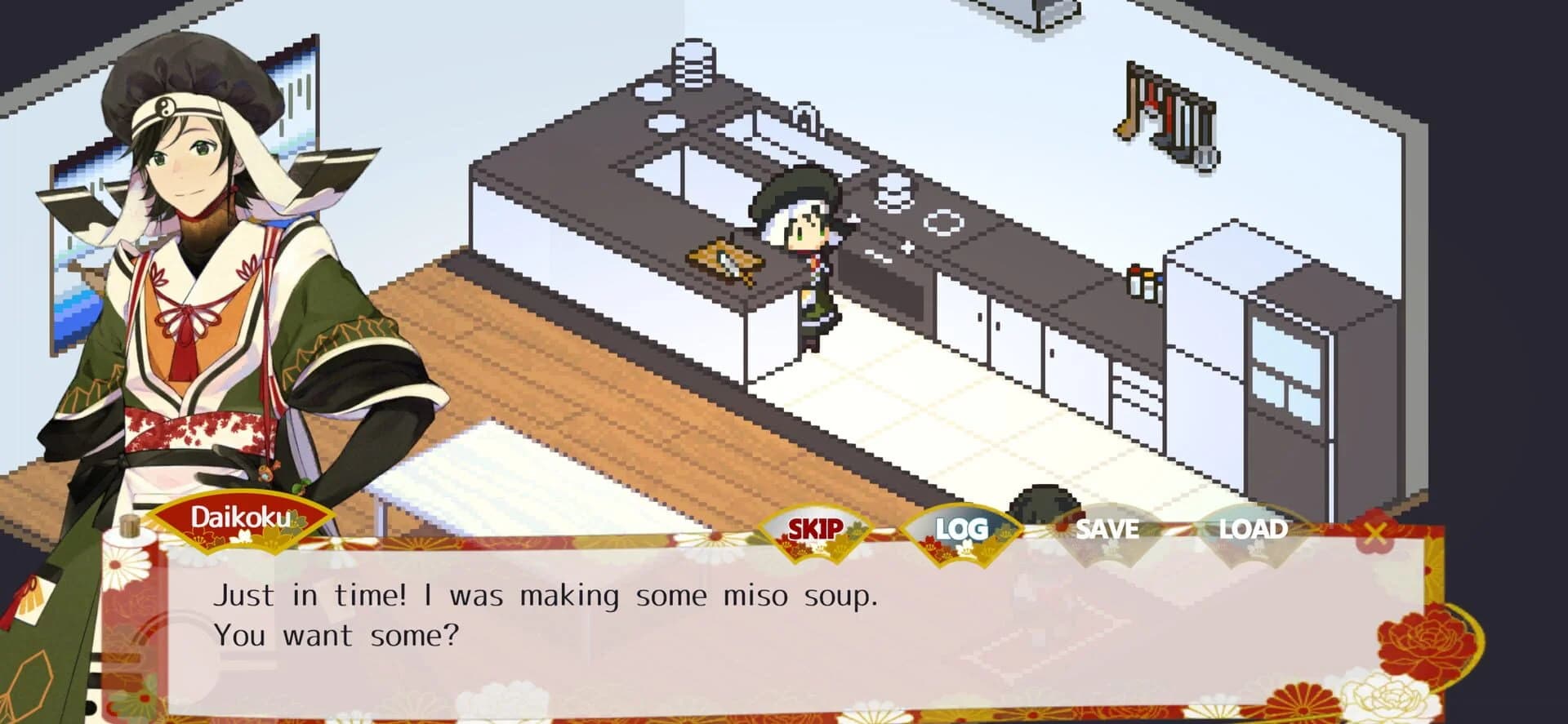Image resolution: width=1568 pixels, height=724 pixels.
Task: Open the backlog of dialogue
Action: pyautogui.click(x=962, y=529)
